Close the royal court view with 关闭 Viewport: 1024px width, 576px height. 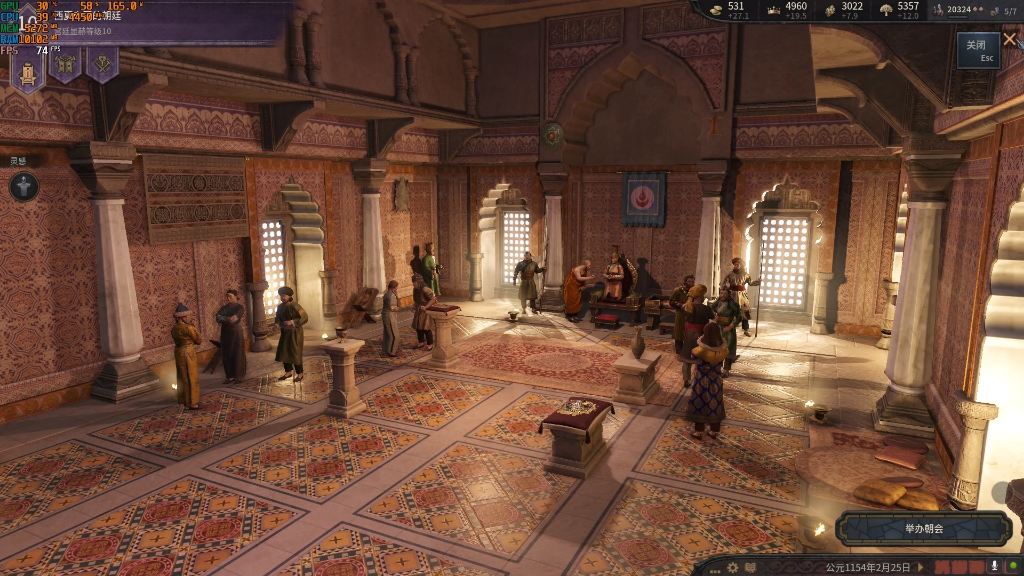(x=977, y=49)
